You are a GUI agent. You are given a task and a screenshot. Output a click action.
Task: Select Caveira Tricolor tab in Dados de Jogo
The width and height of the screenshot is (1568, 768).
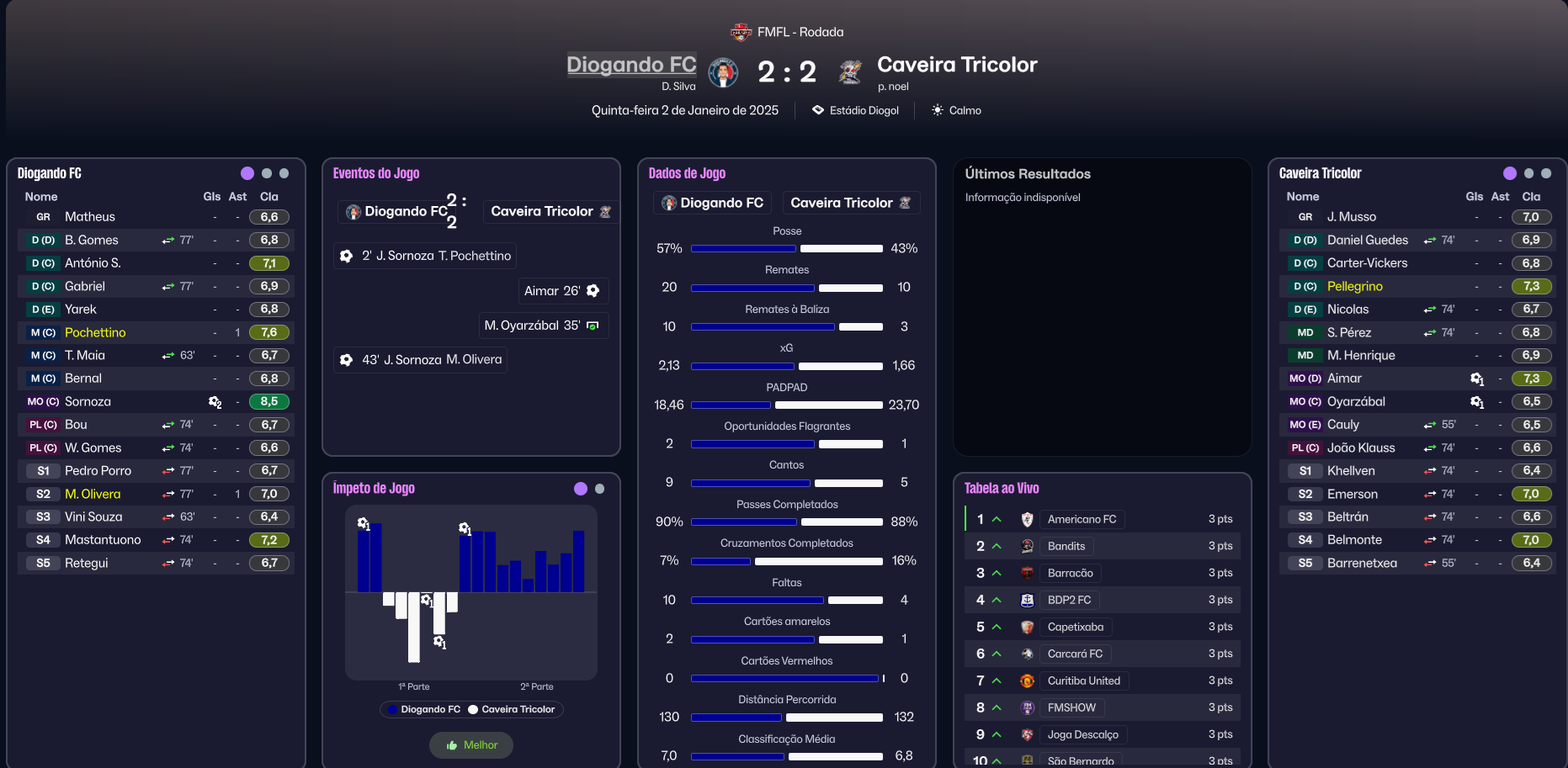(850, 203)
